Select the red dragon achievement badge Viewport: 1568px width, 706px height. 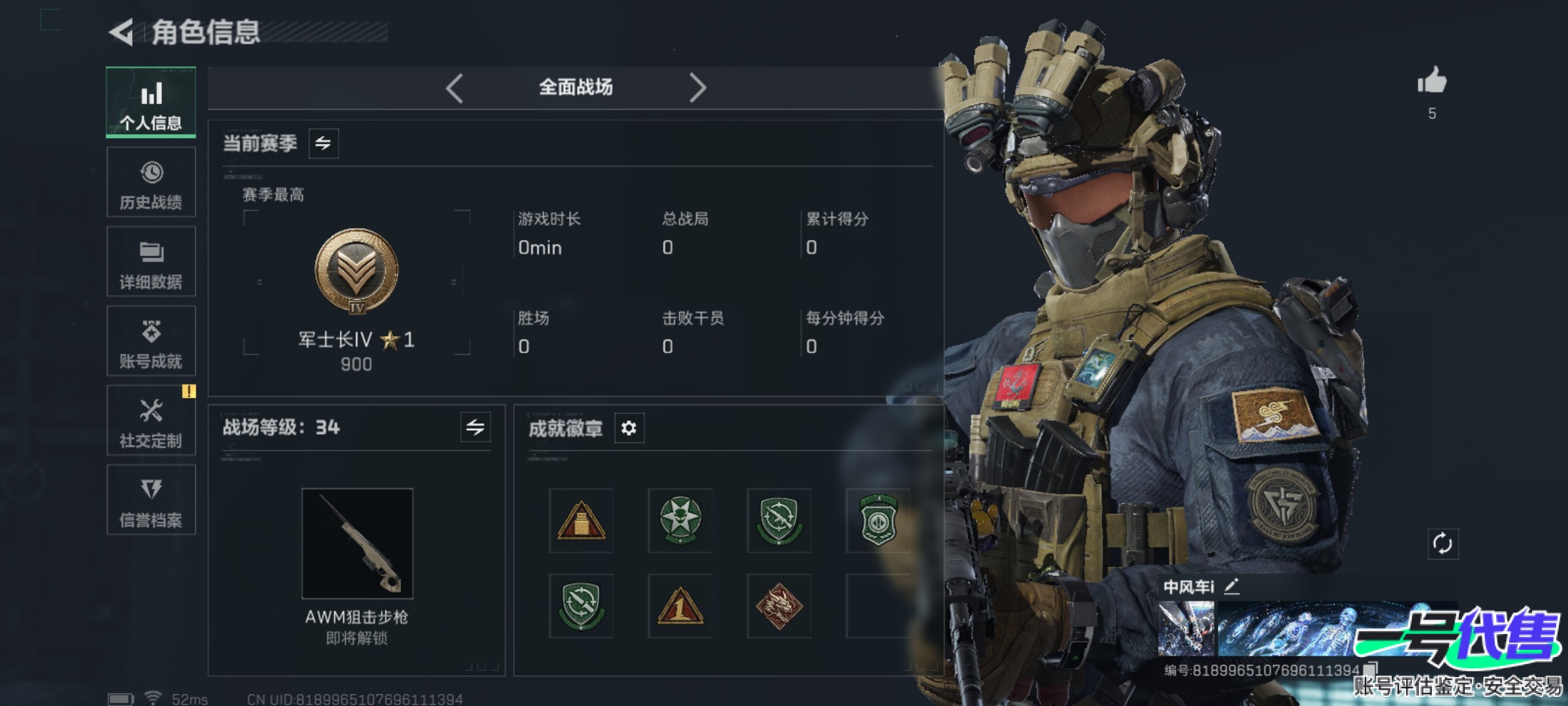click(779, 606)
